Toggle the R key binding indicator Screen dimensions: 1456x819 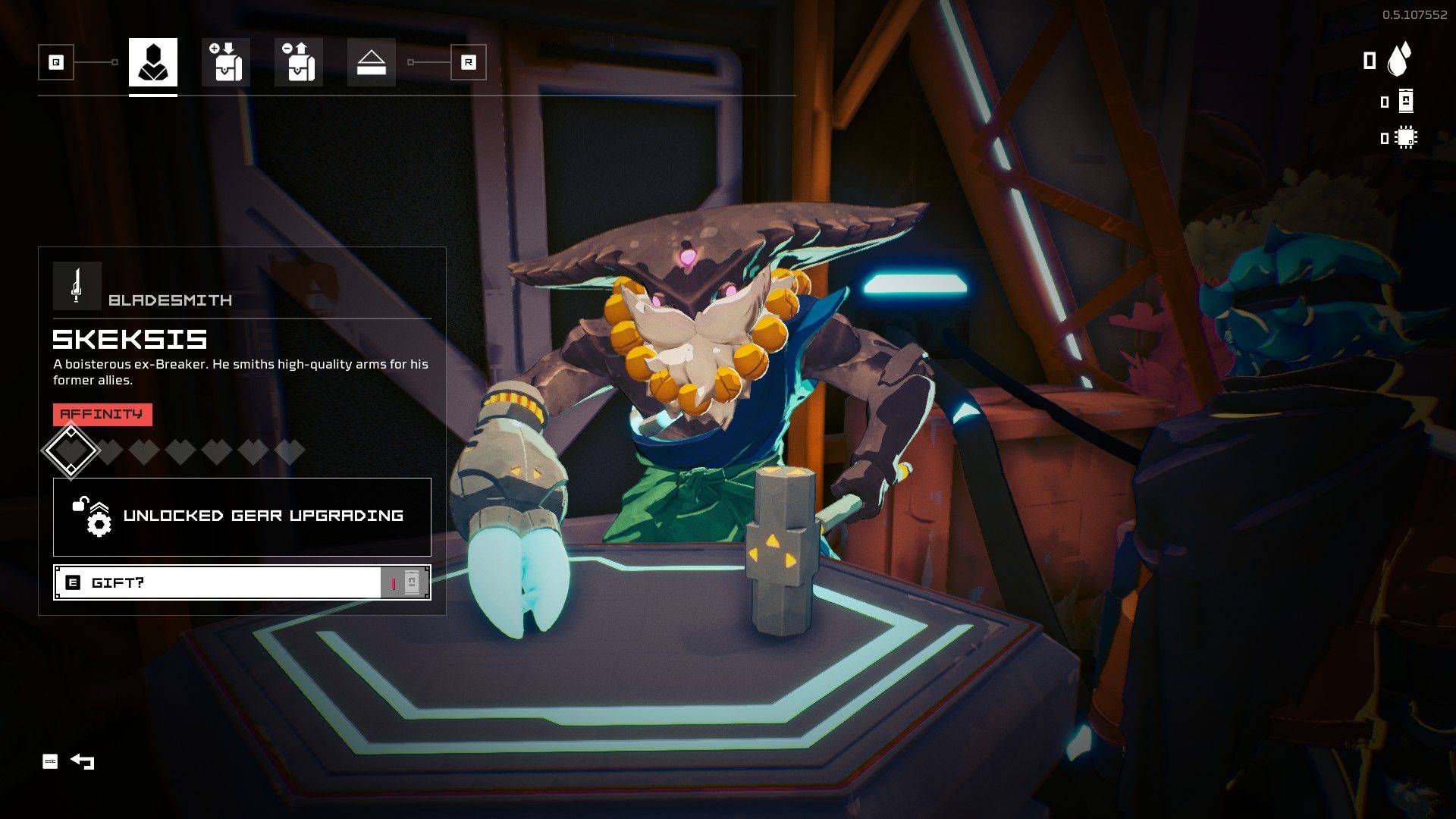coord(468,62)
